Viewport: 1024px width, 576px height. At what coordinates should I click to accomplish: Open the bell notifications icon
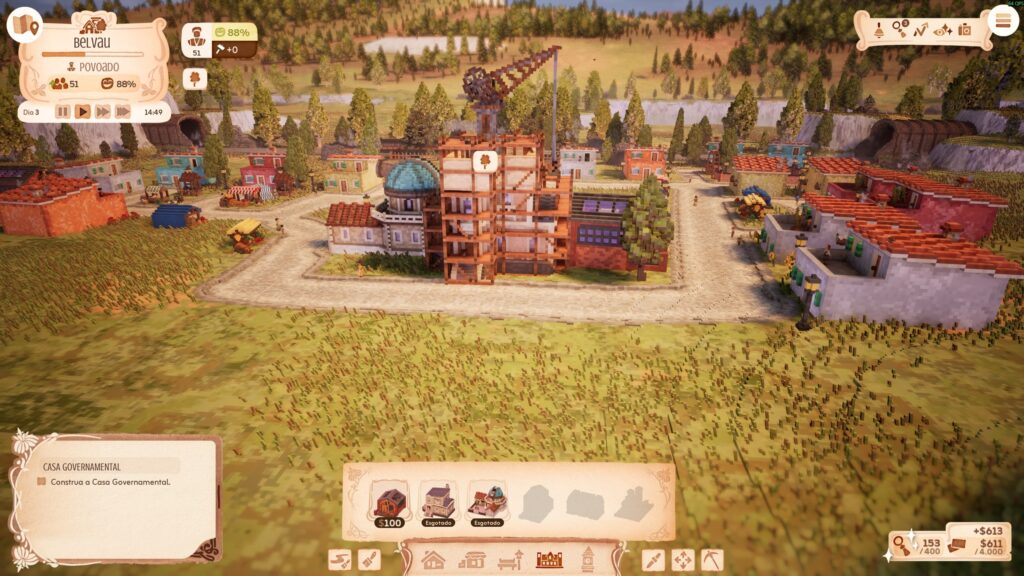tap(877, 30)
